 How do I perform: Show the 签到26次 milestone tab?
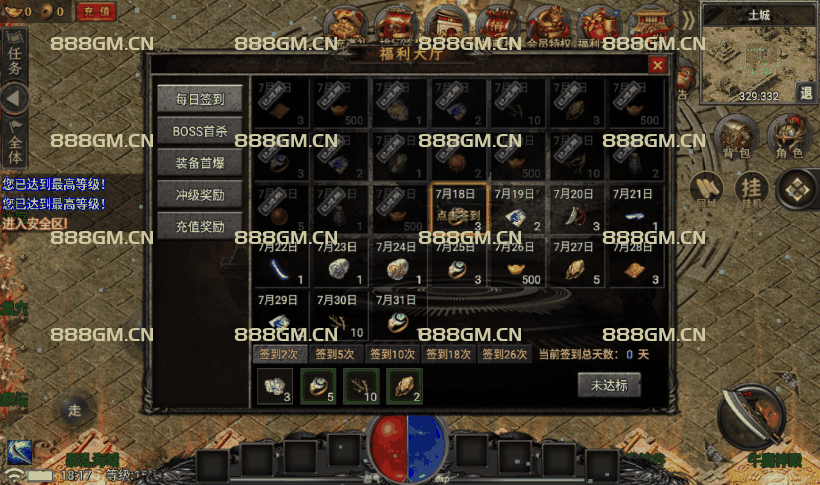(504, 353)
